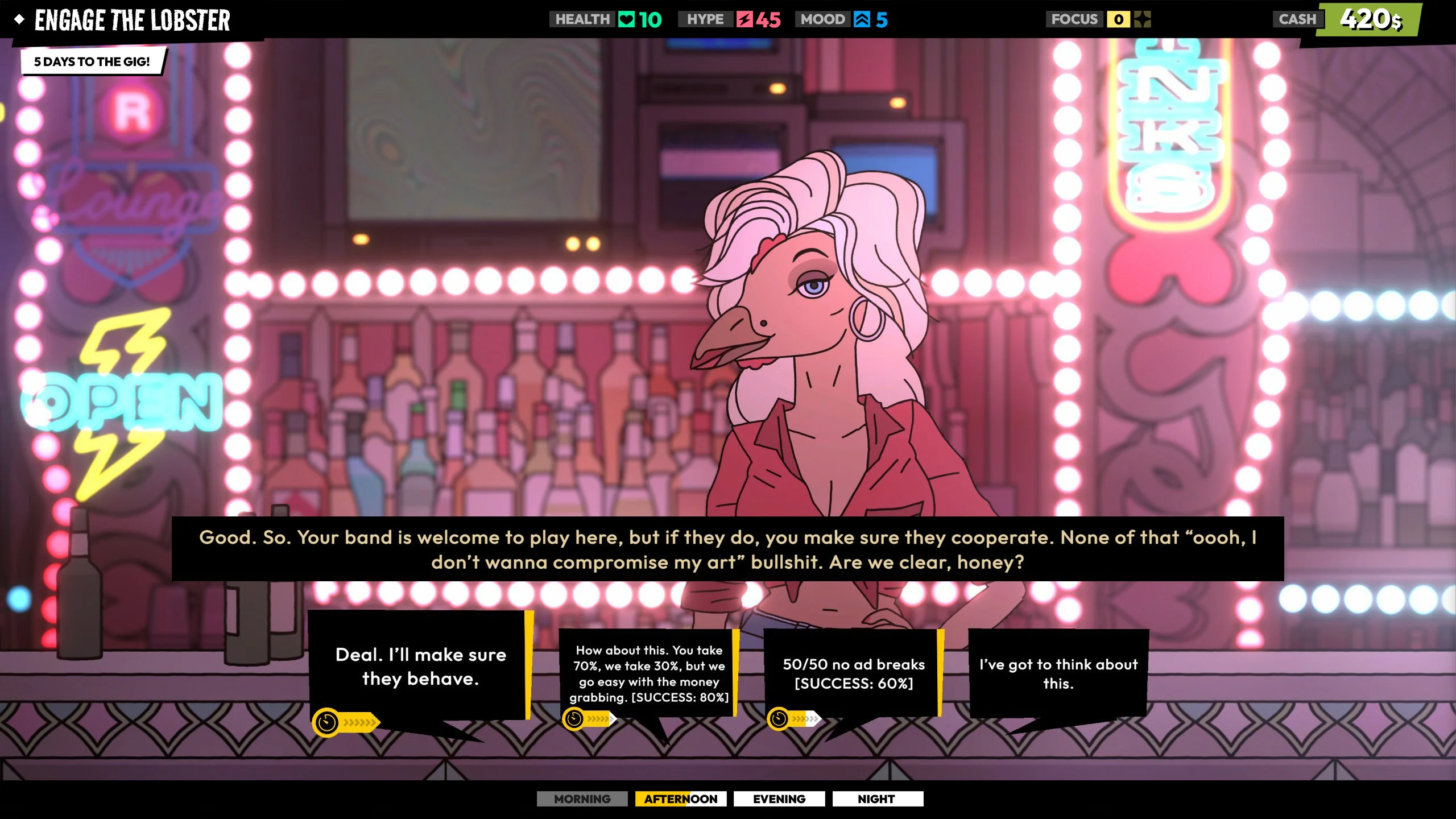Click the clock icon under the 70/30 option

572,719
